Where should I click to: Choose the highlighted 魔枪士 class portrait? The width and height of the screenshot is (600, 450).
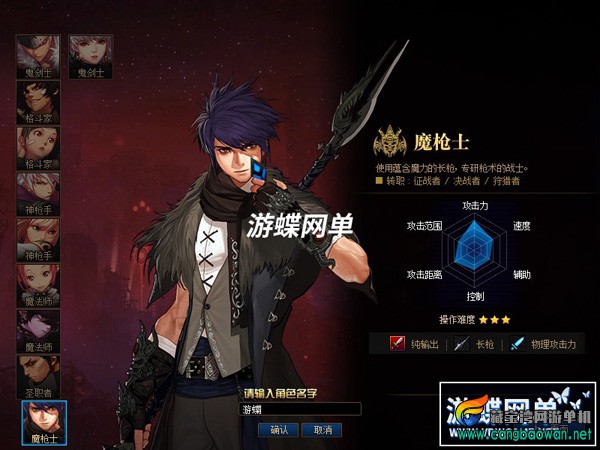click(x=43, y=421)
